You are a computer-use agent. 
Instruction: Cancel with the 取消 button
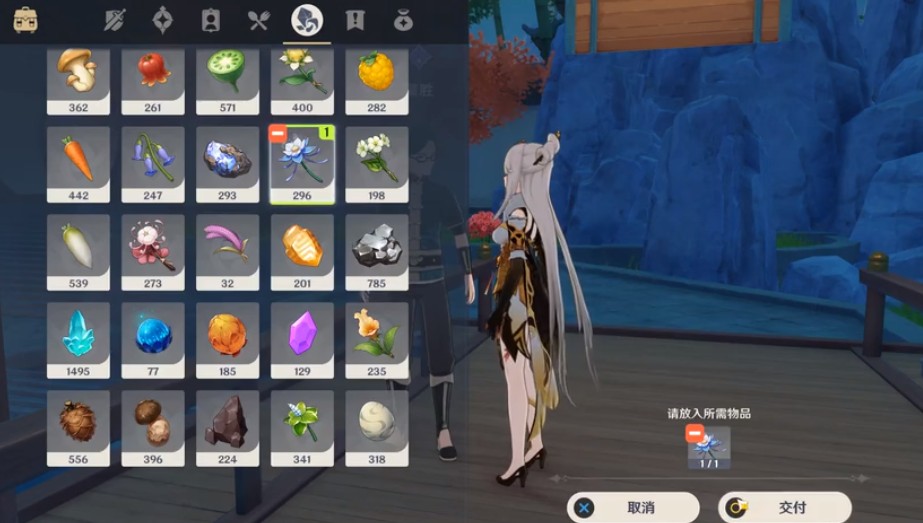(634, 507)
